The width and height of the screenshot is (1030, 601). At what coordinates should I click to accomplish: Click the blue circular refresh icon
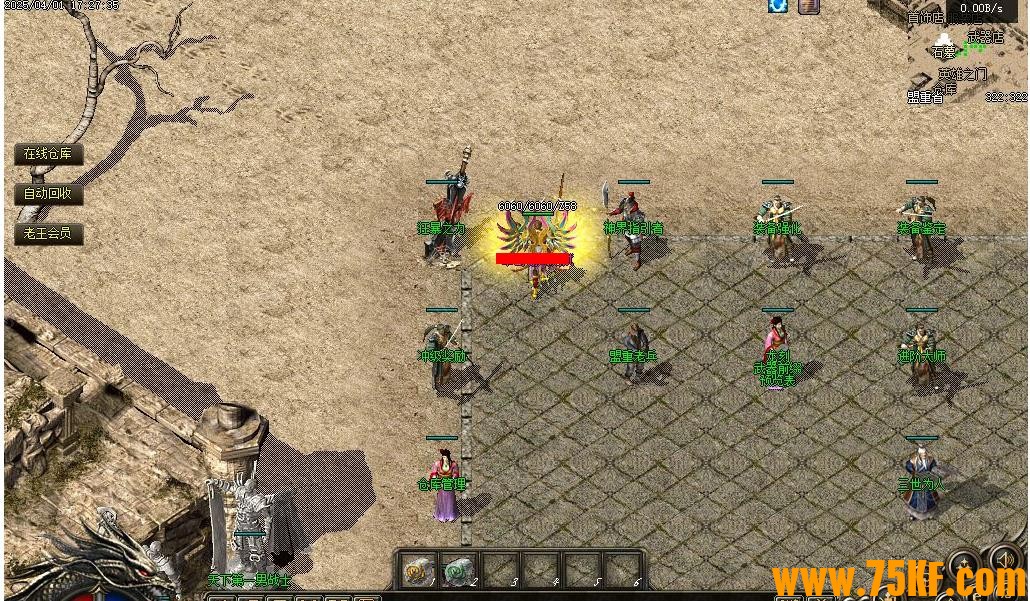point(778,6)
